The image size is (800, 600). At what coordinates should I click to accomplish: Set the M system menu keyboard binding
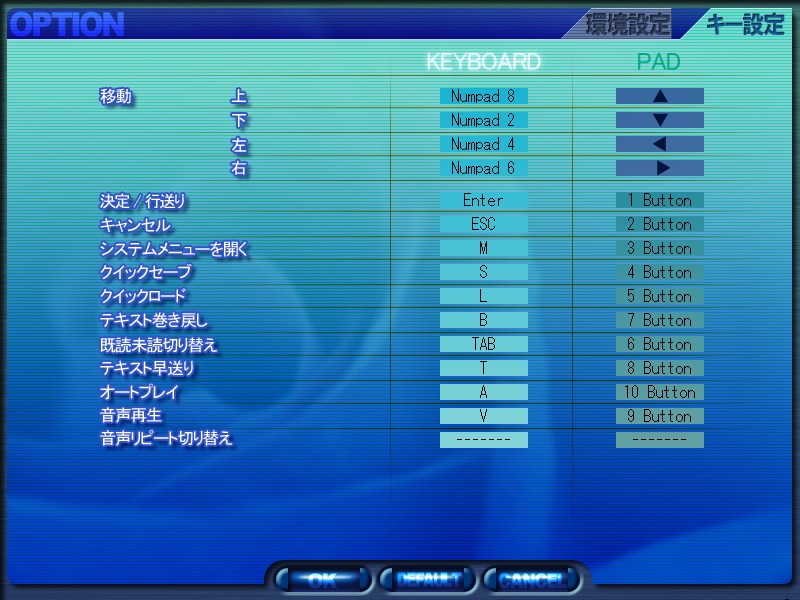[x=483, y=248]
